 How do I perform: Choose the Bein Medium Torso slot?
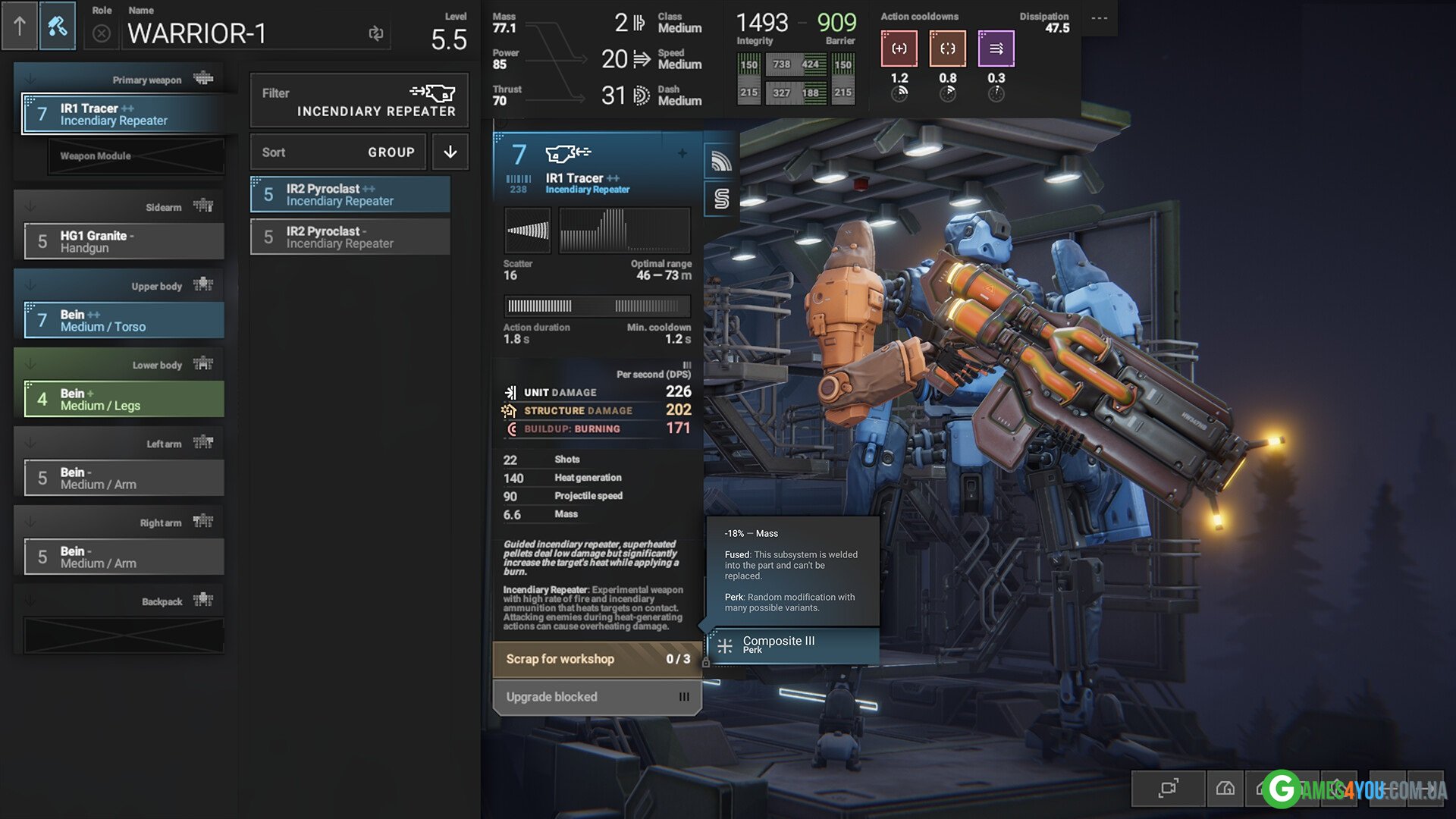124,321
